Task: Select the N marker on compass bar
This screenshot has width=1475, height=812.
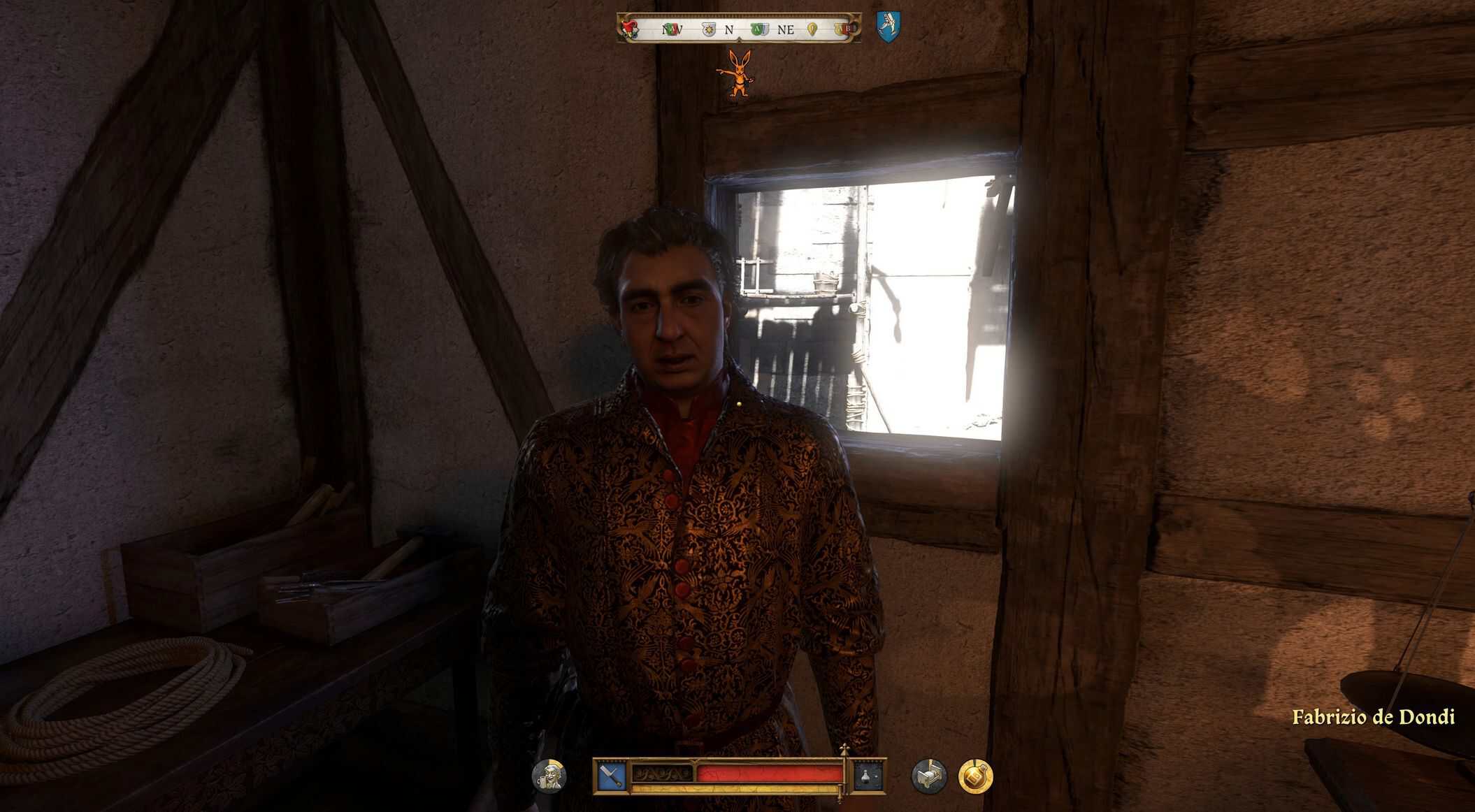Action: (x=729, y=30)
